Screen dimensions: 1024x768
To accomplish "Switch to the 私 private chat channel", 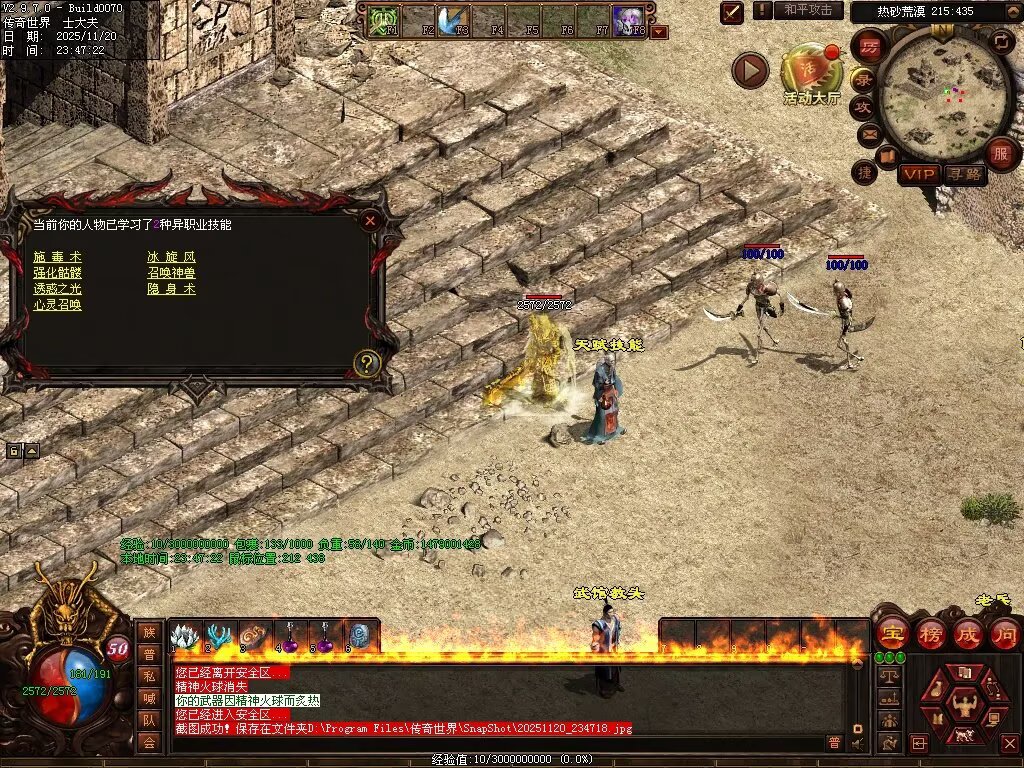I will pyautogui.click(x=149, y=675).
